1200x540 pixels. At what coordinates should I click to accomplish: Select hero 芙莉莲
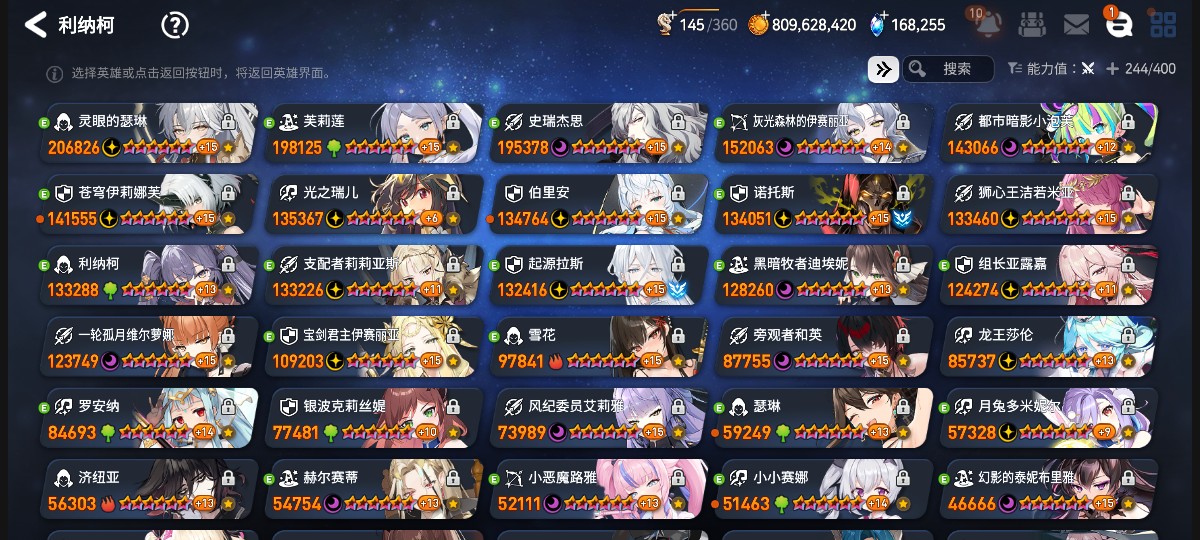373,133
